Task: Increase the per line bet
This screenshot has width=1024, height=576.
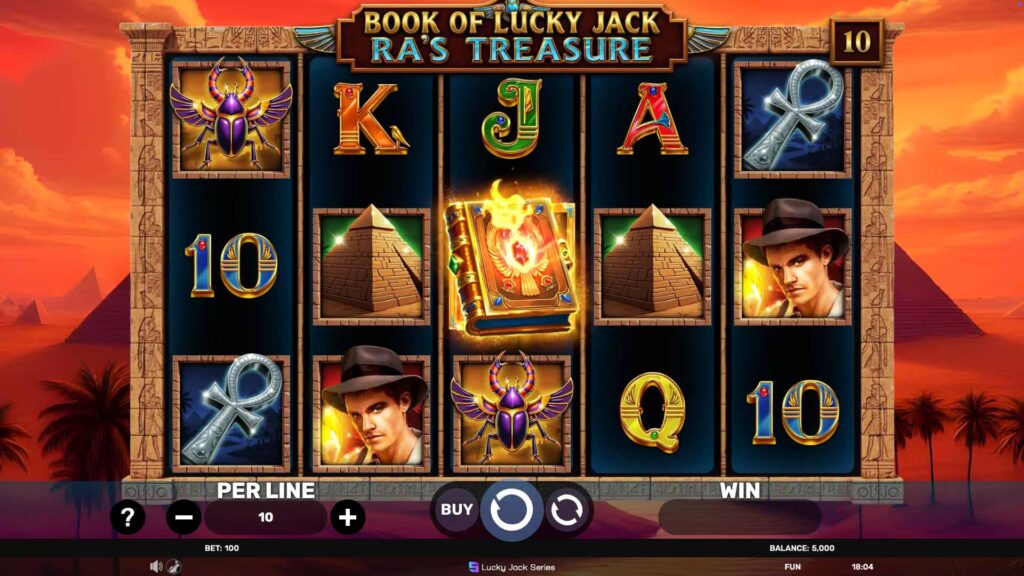Action: pyautogui.click(x=347, y=517)
